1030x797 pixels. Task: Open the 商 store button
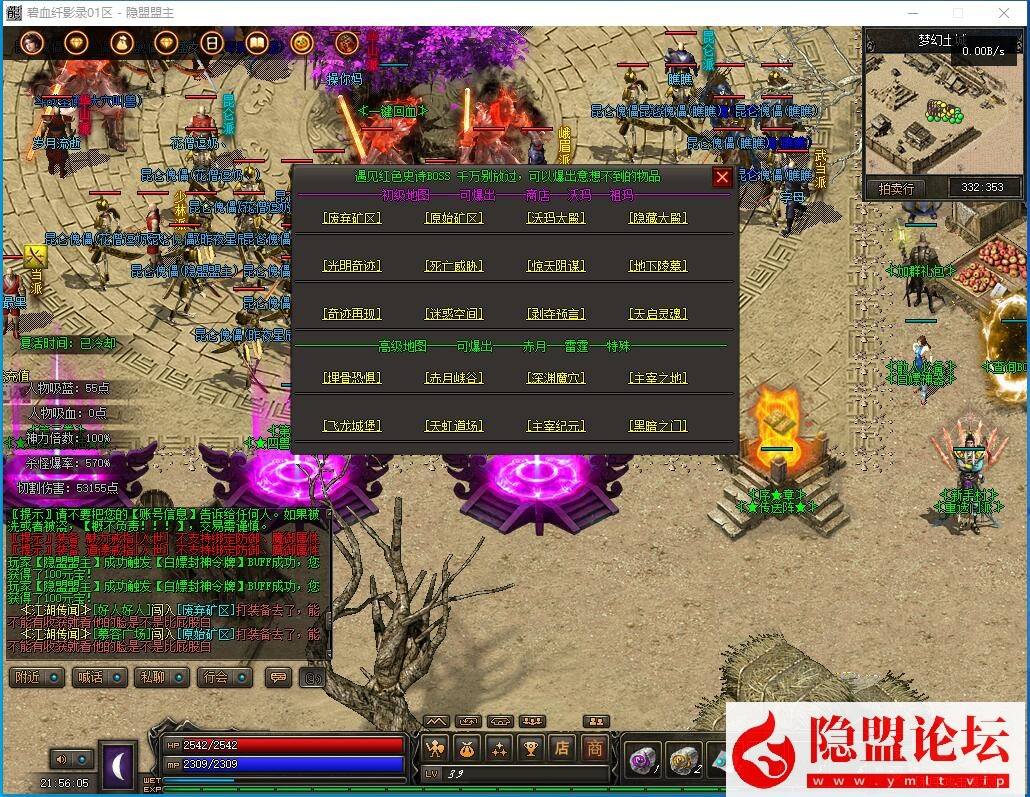click(595, 747)
